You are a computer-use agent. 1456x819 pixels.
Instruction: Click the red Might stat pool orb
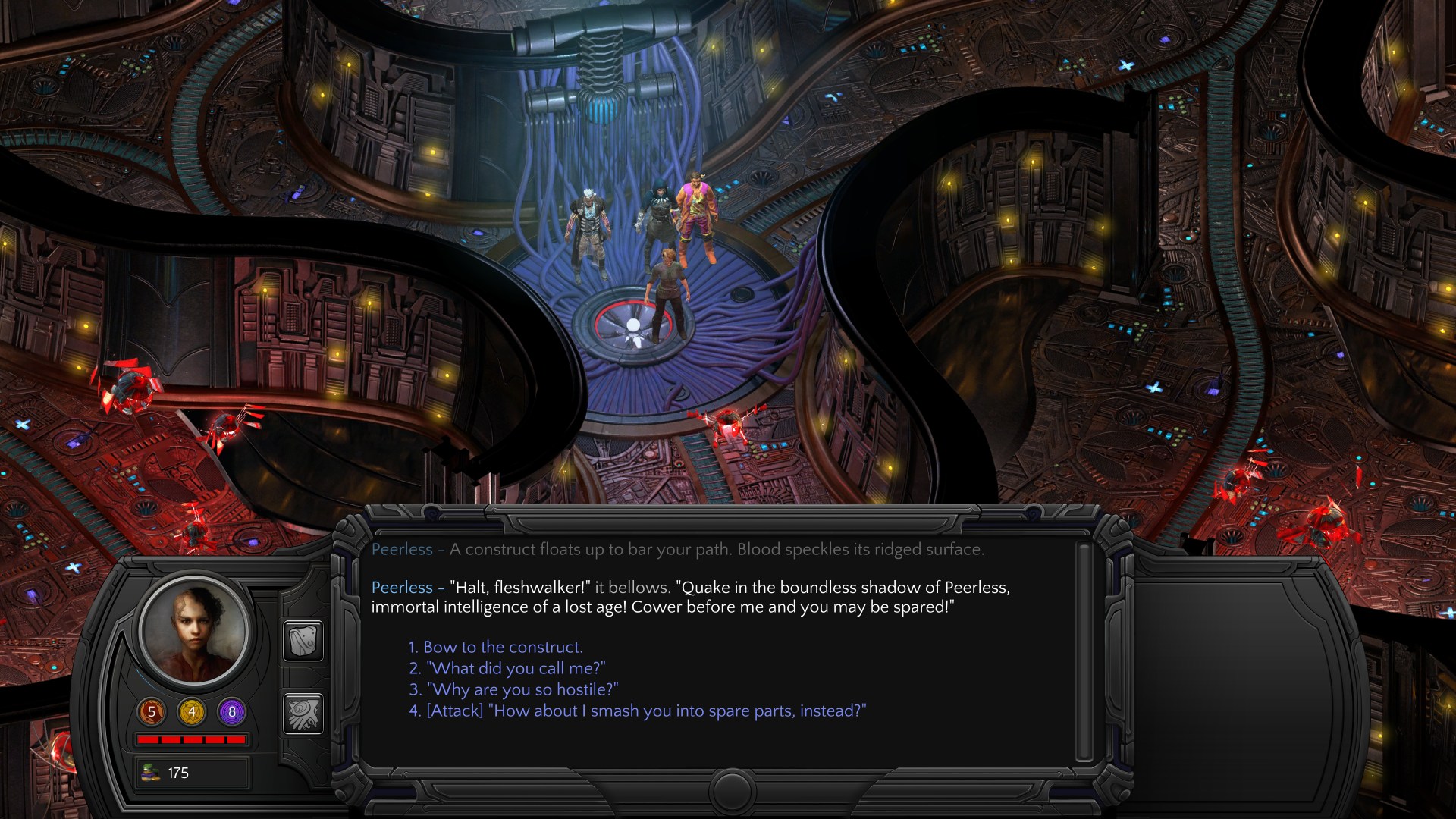coord(151,712)
